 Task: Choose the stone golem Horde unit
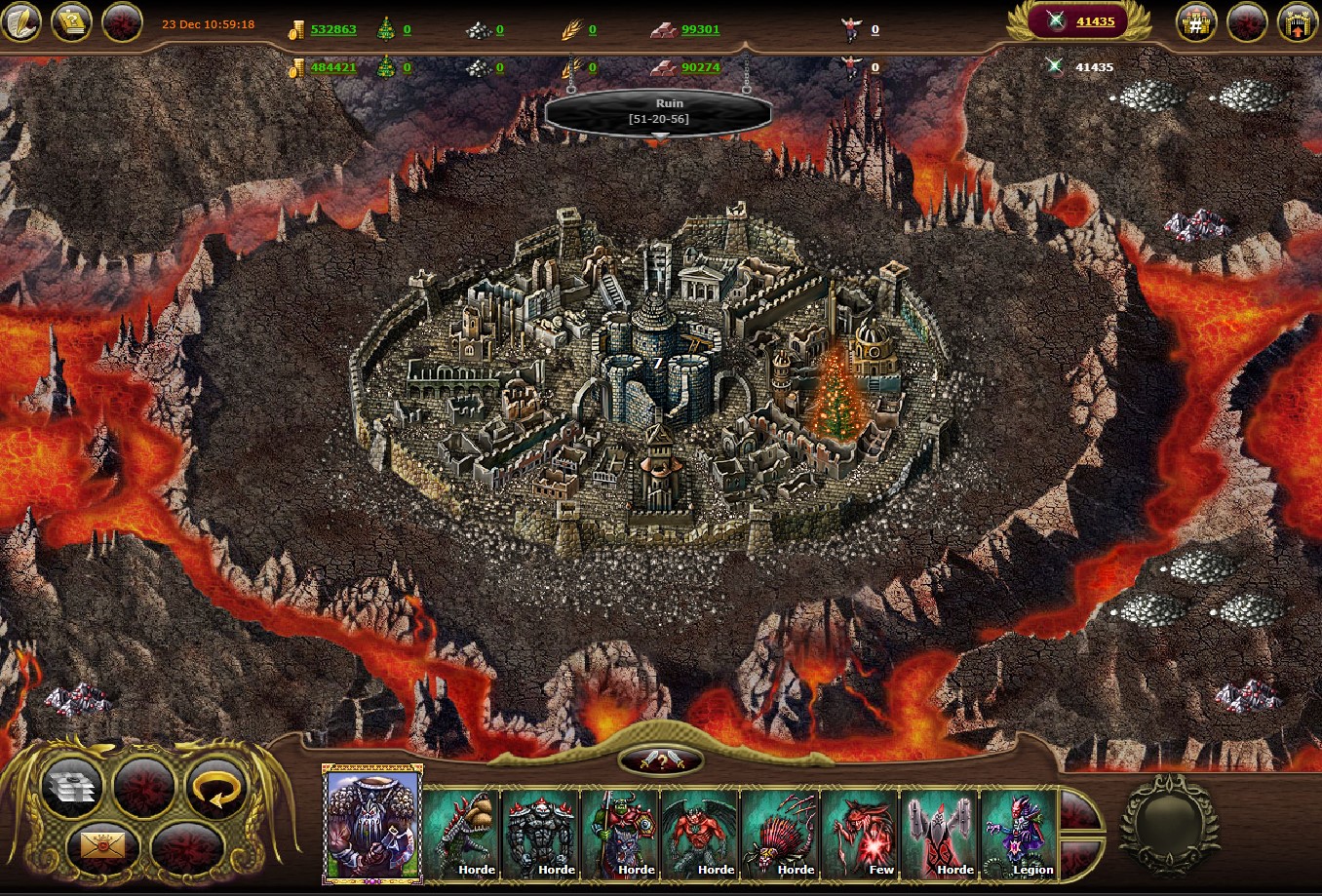[x=541, y=833]
